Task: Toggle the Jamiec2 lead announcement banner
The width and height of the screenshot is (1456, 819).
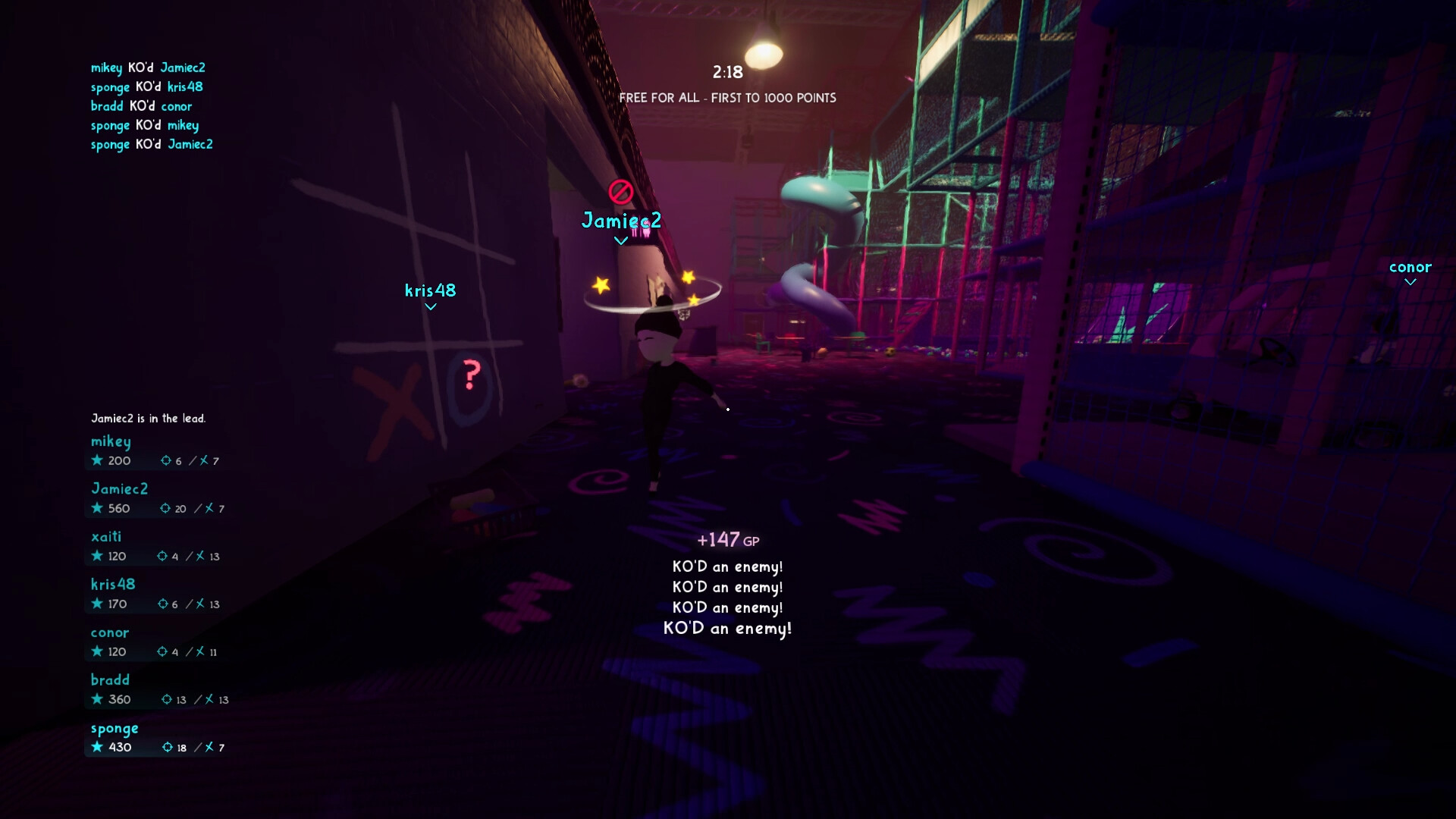Action: pyautogui.click(x=149, y=418)
